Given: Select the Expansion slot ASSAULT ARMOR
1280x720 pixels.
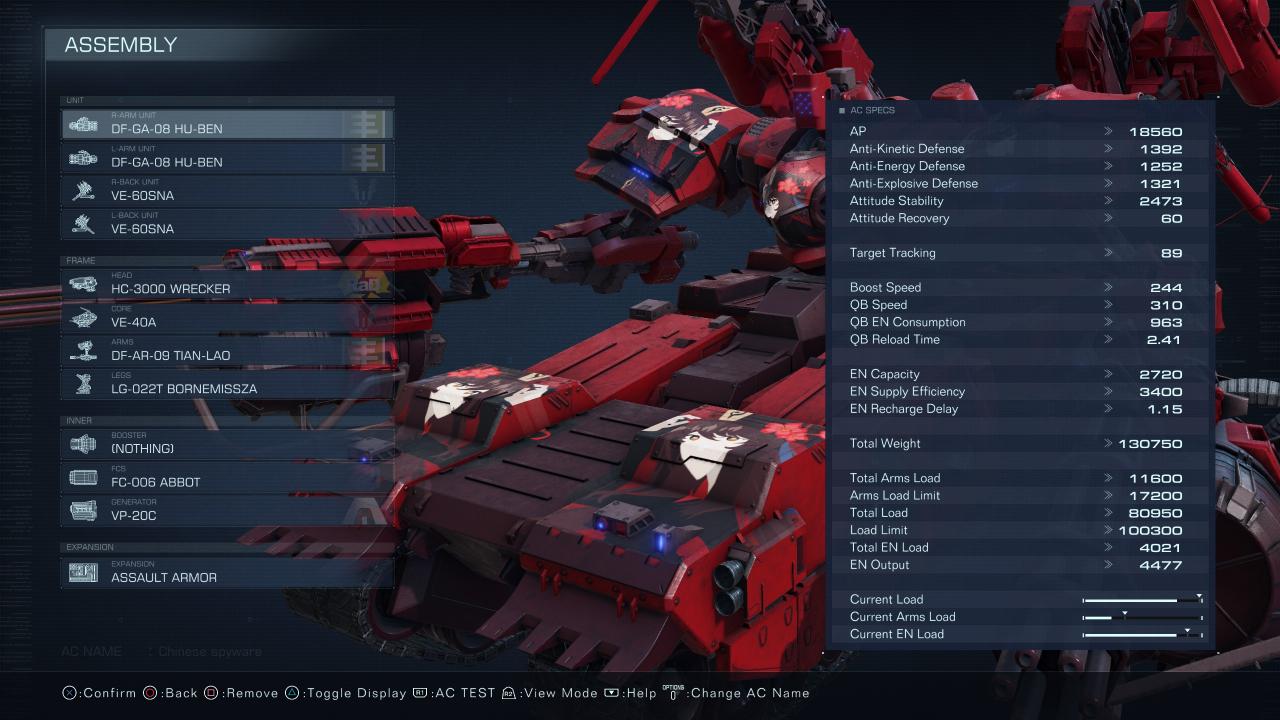Looking at the screenshot, I should [227, 572].
